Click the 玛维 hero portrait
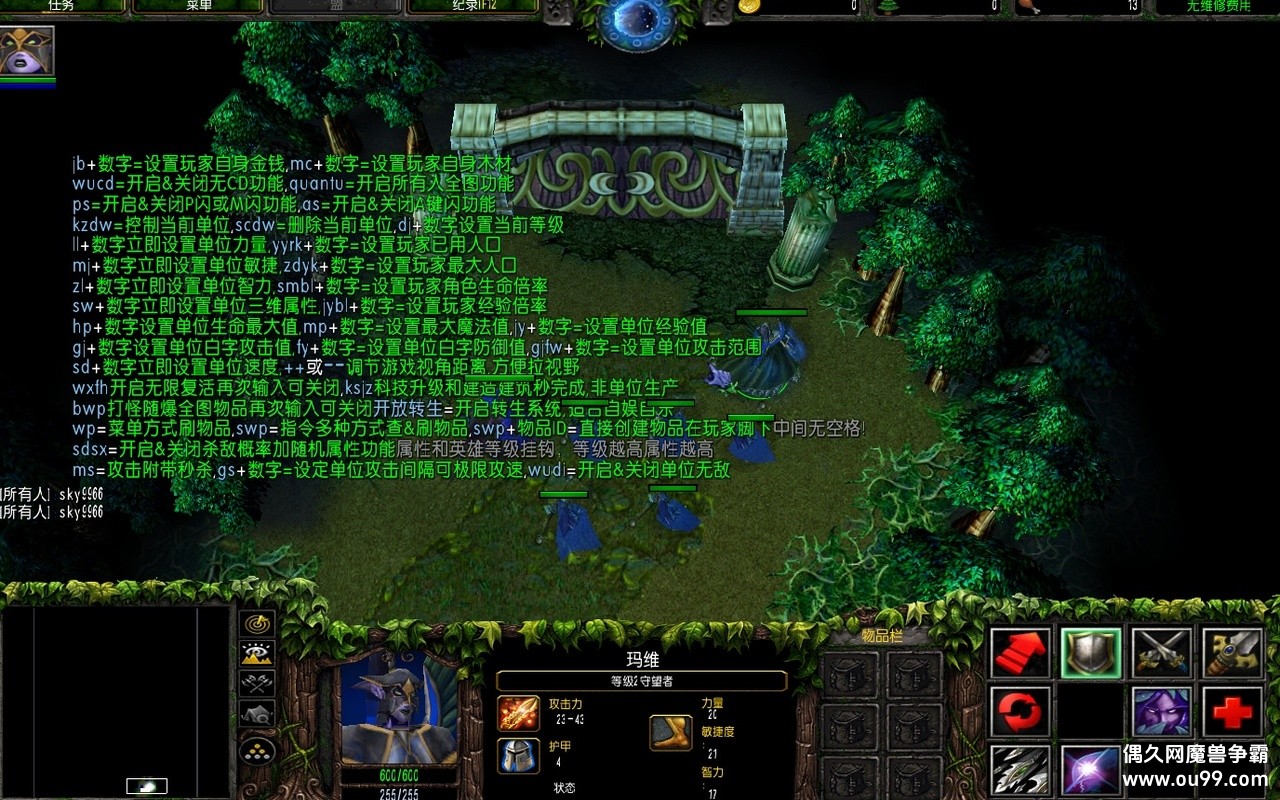The width and height of the screenshot is (1280, 800). coord(398,708)
